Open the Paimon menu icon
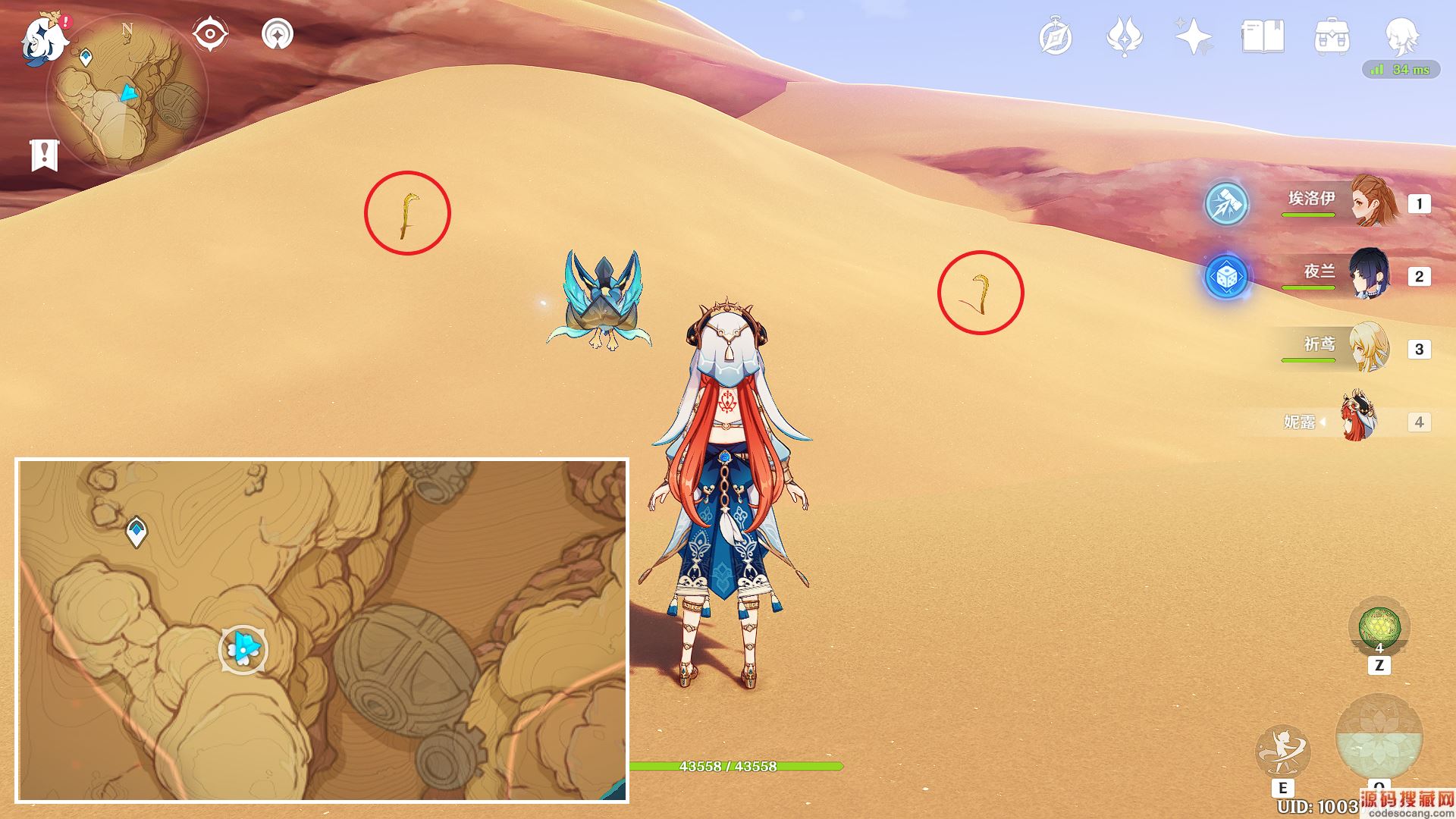This screenshot has height=819, width=1456. (x=45, y=38)
